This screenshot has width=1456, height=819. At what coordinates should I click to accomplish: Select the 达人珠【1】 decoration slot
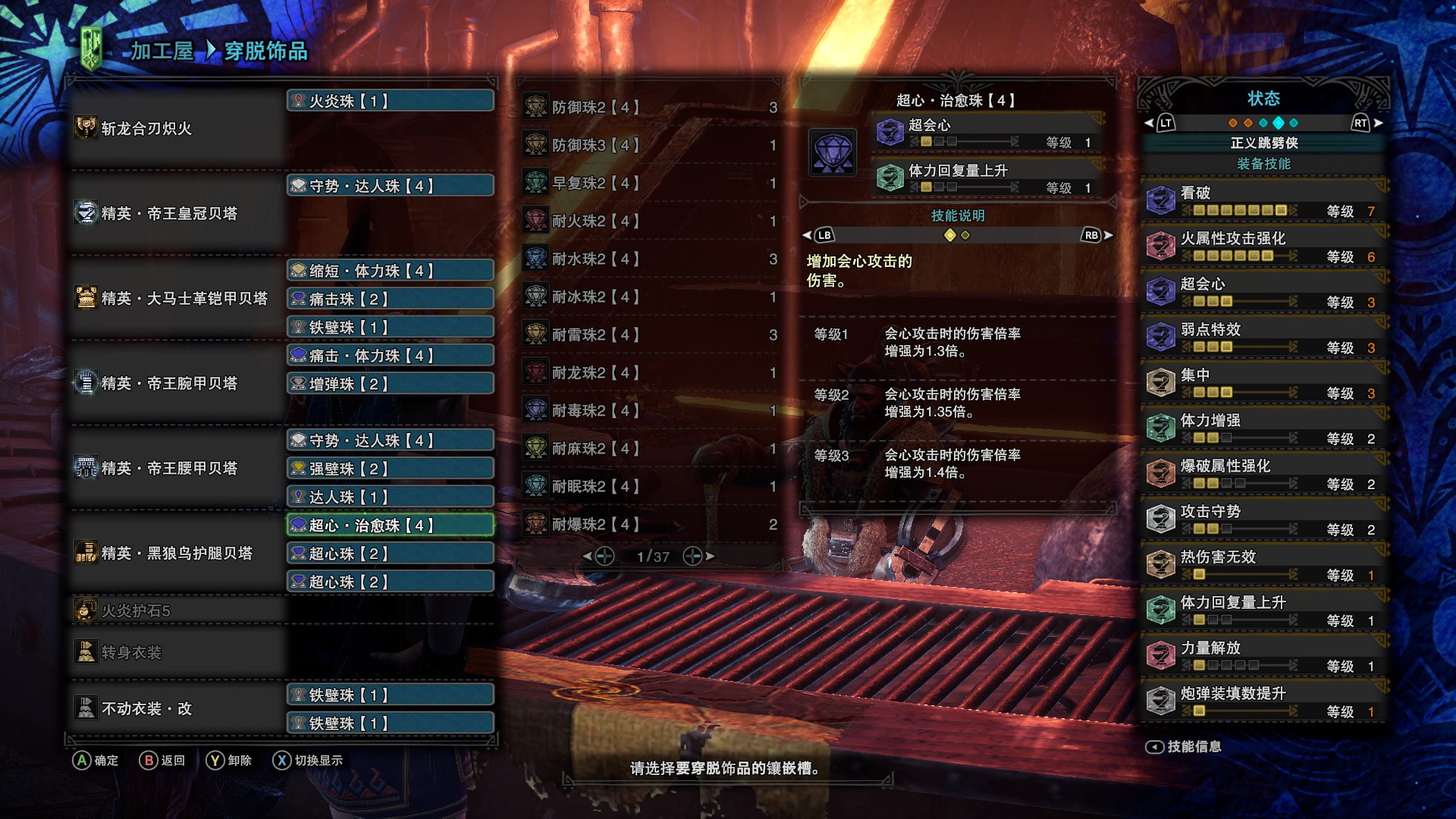pyautogui.click(x=391, y=497)
